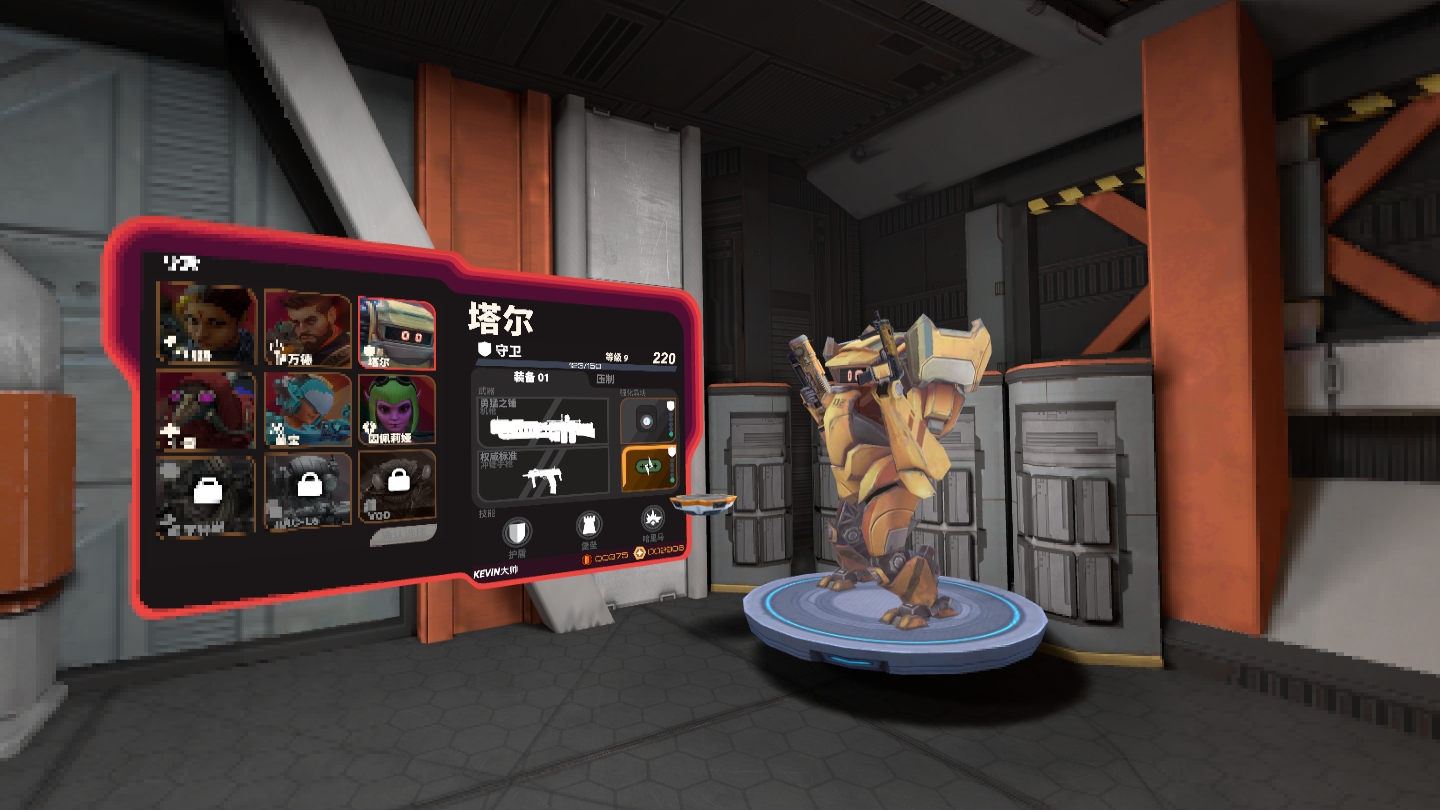1440x810 pixels.
Task: Select the 塔尔 robot character tile
Action: point(397,333)
